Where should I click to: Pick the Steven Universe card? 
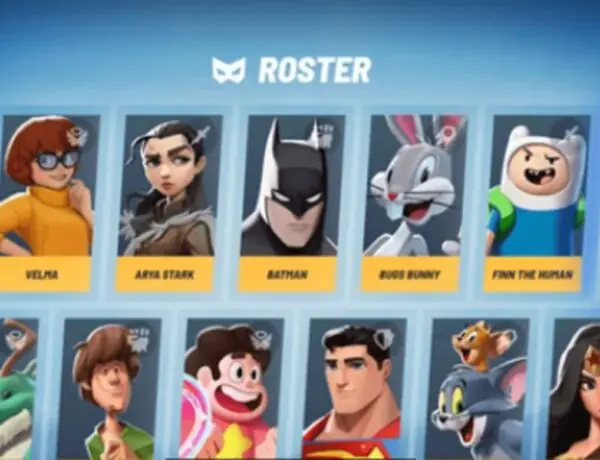232,390
